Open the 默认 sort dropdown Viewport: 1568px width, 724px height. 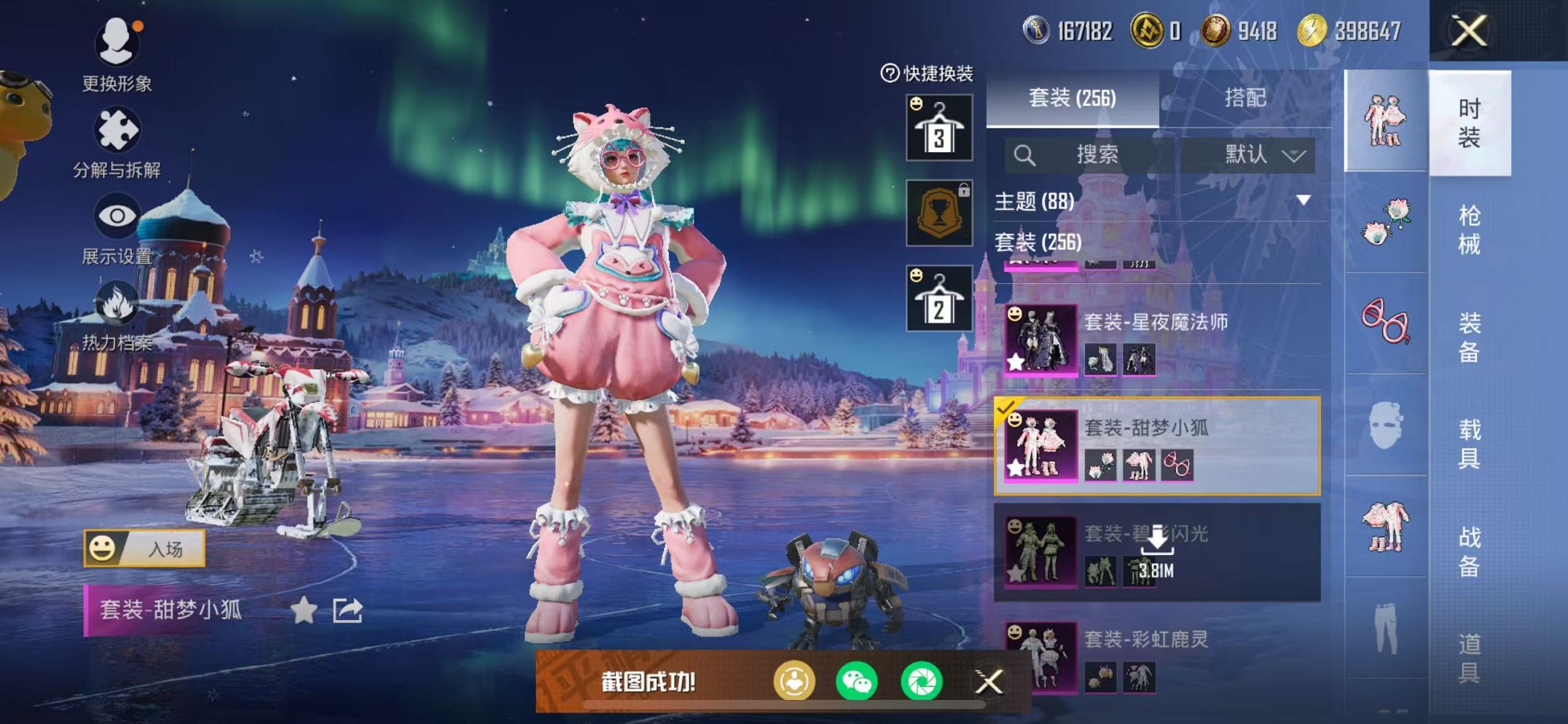pyautogui.click(x=1264, y=154)
